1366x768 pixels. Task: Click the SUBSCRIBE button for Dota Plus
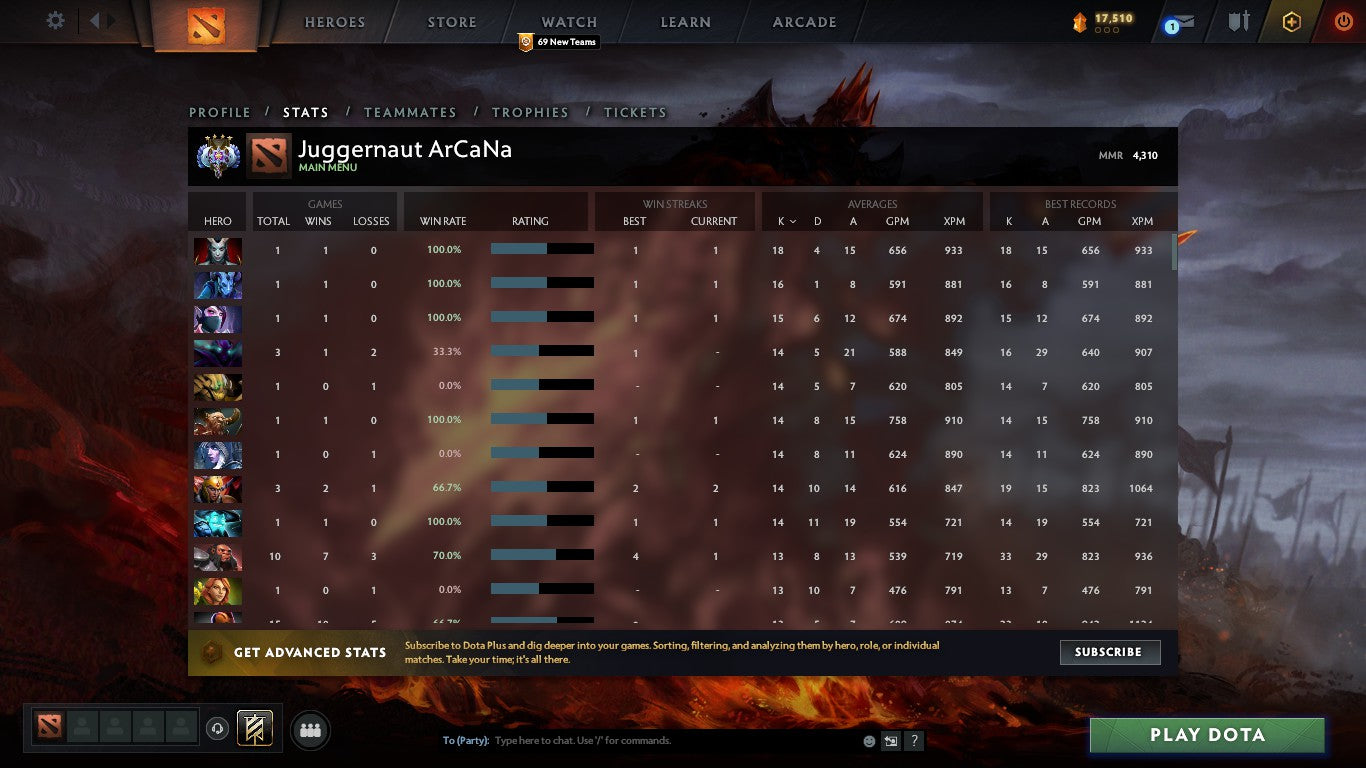coord(1110,652)
